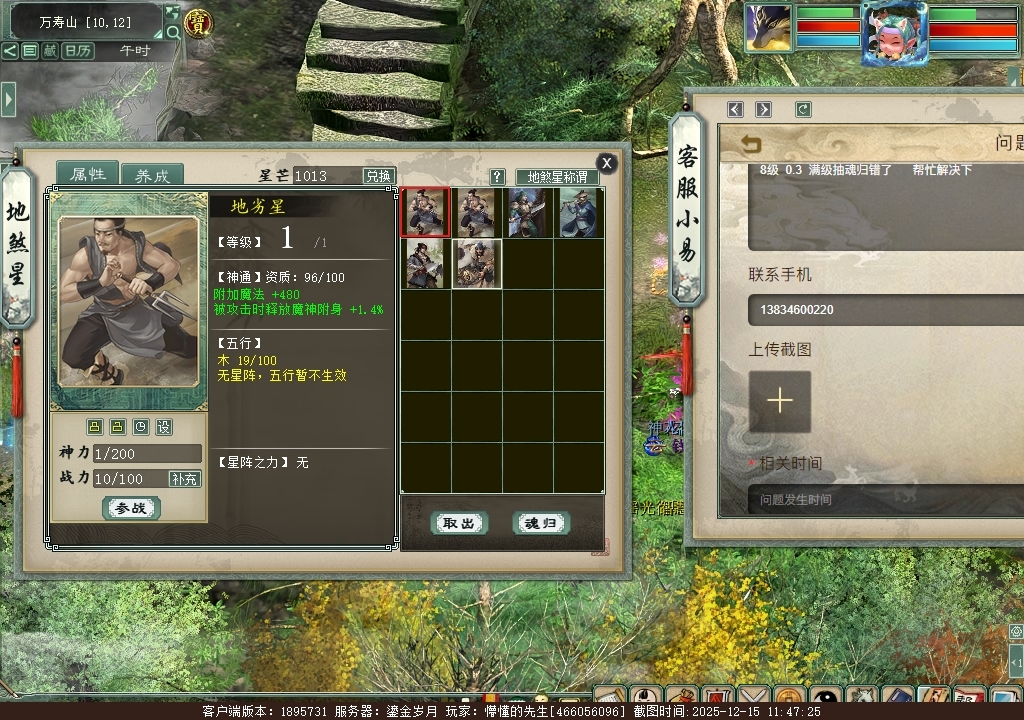Click the 联系手机 phone number field

coord(886,310)
